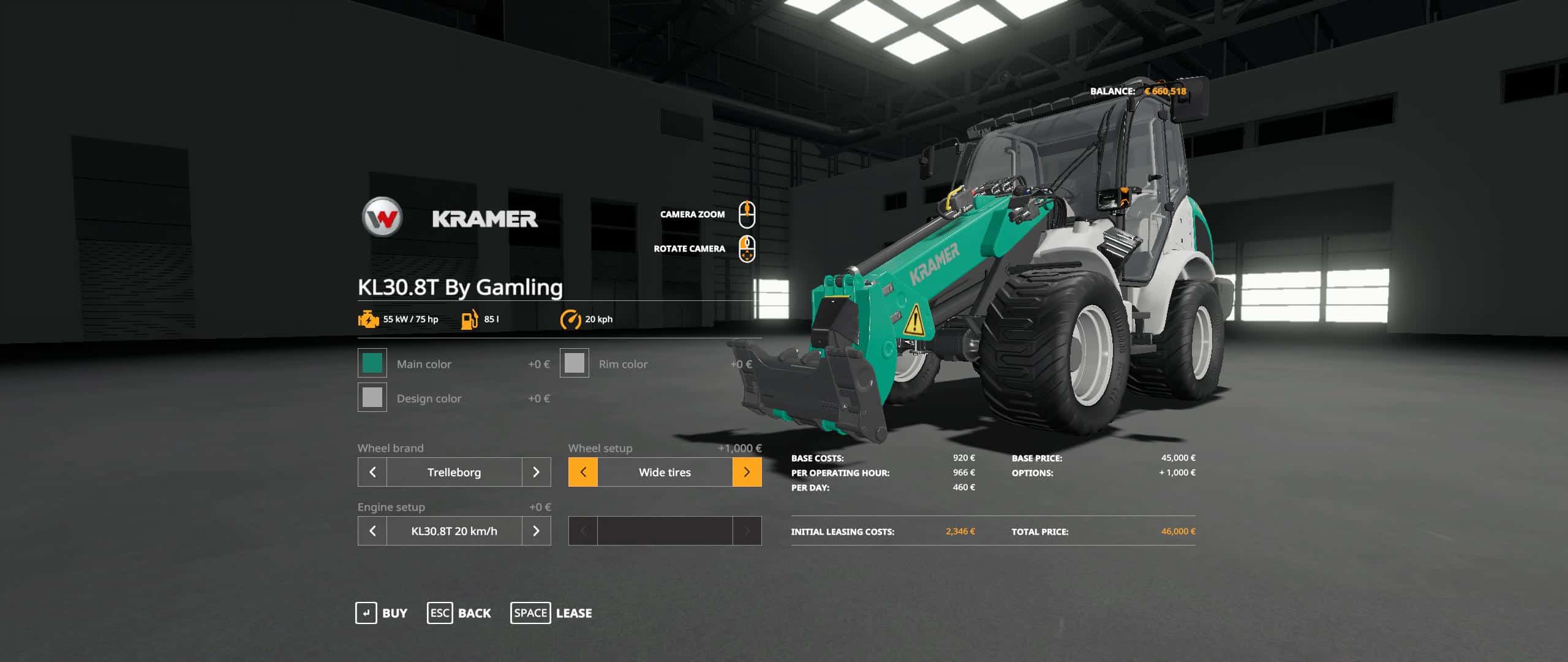Go back from the shop configuration
This screenshot has height=662, width=1568.
tap(459, 613)
